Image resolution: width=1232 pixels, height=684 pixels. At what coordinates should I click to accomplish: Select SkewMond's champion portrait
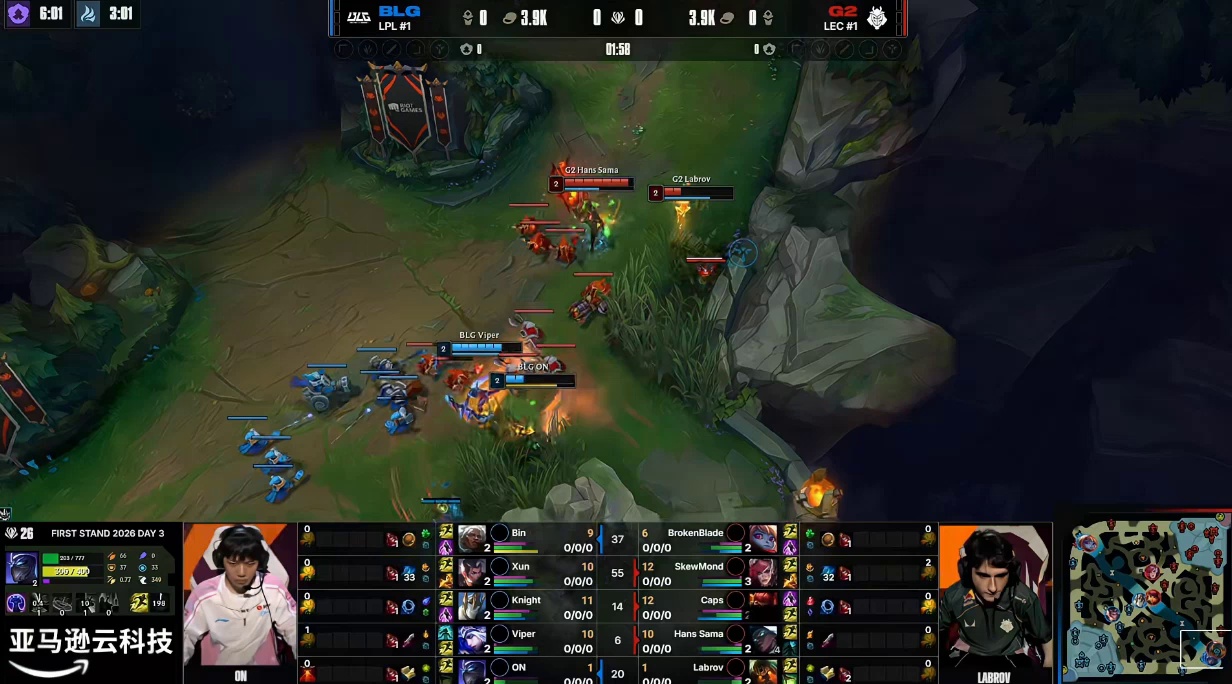point(764,572)
